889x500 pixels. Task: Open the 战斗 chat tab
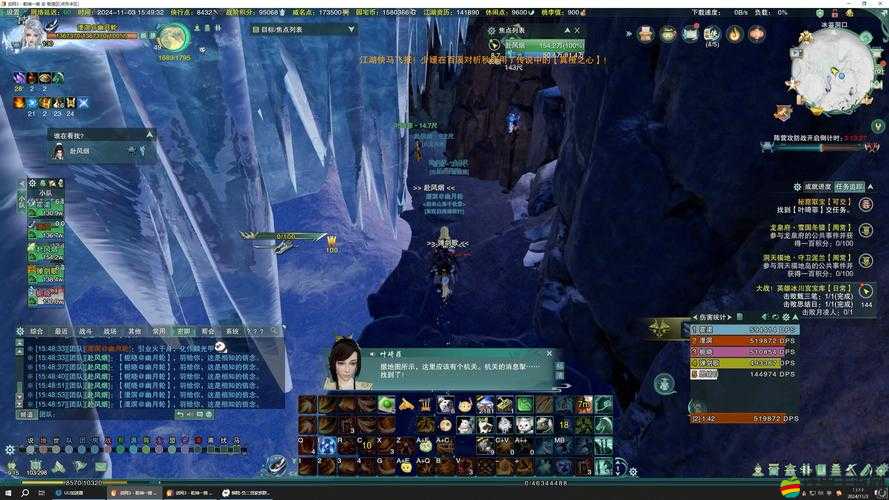coord(86,330)
